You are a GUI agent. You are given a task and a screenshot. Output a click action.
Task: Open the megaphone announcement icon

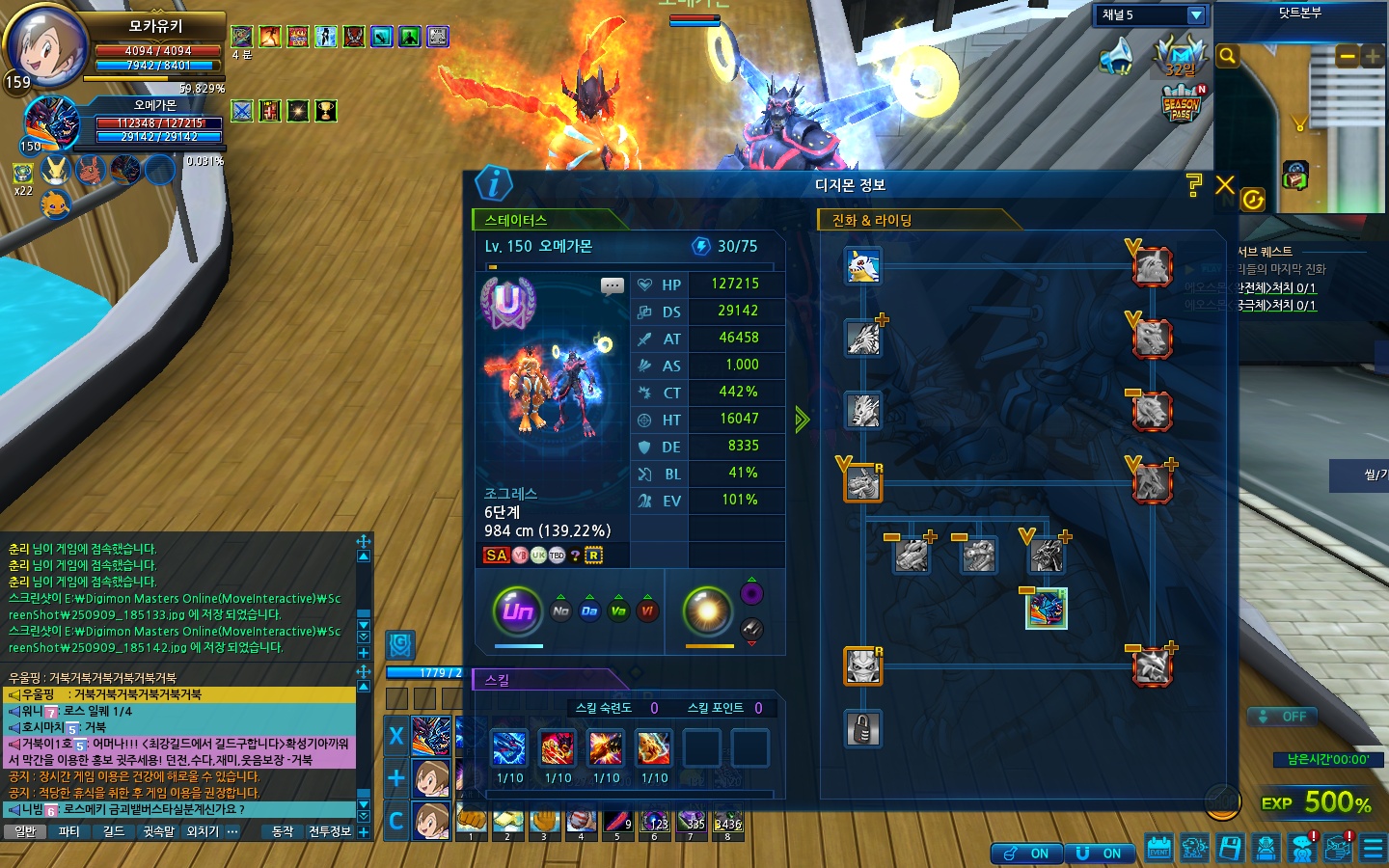pyautogui.click(x=1118, y=56)
